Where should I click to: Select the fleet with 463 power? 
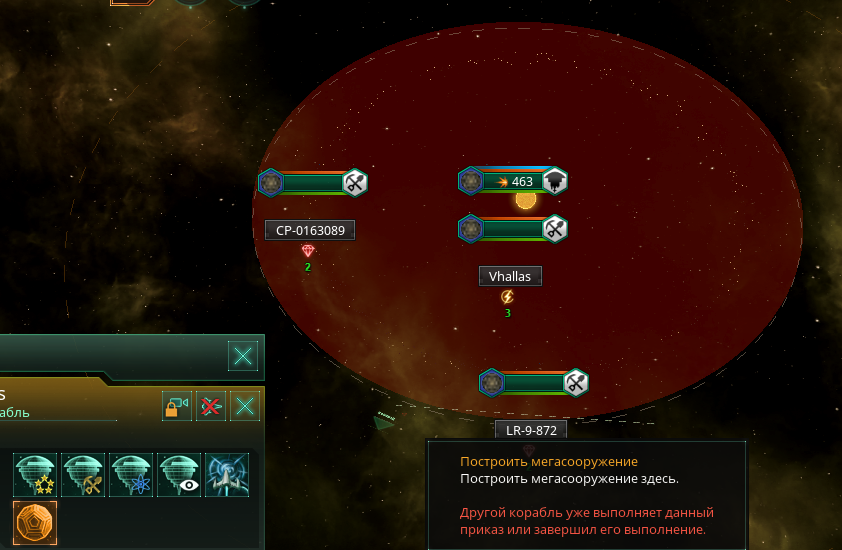tap(513, 181)
